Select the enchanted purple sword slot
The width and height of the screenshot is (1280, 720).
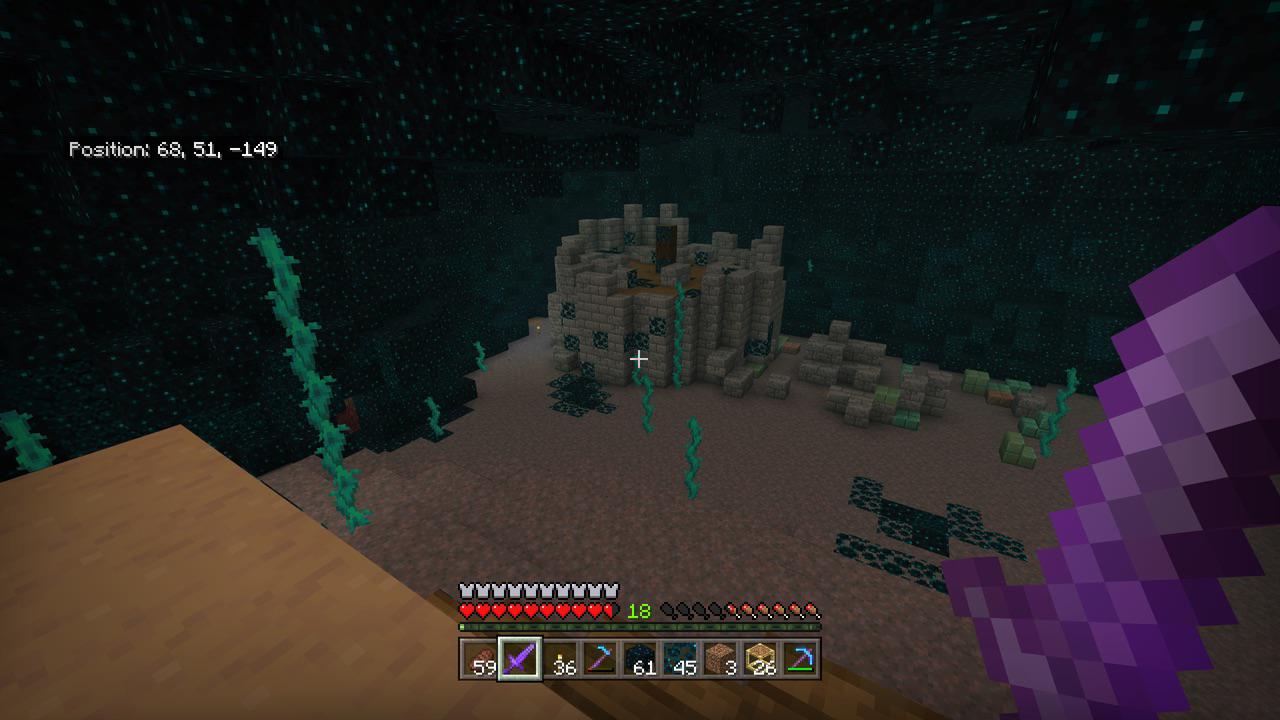tap(520, 659)
